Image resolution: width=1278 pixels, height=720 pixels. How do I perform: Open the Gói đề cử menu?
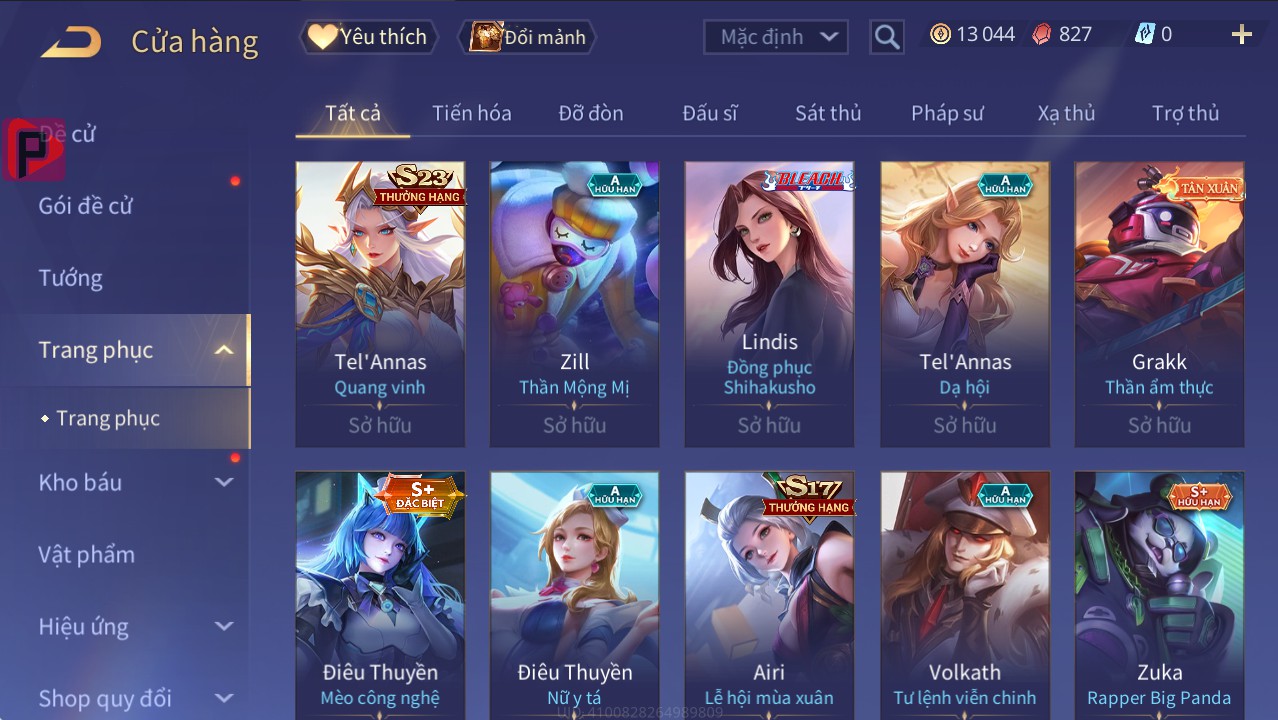point(86,206)
